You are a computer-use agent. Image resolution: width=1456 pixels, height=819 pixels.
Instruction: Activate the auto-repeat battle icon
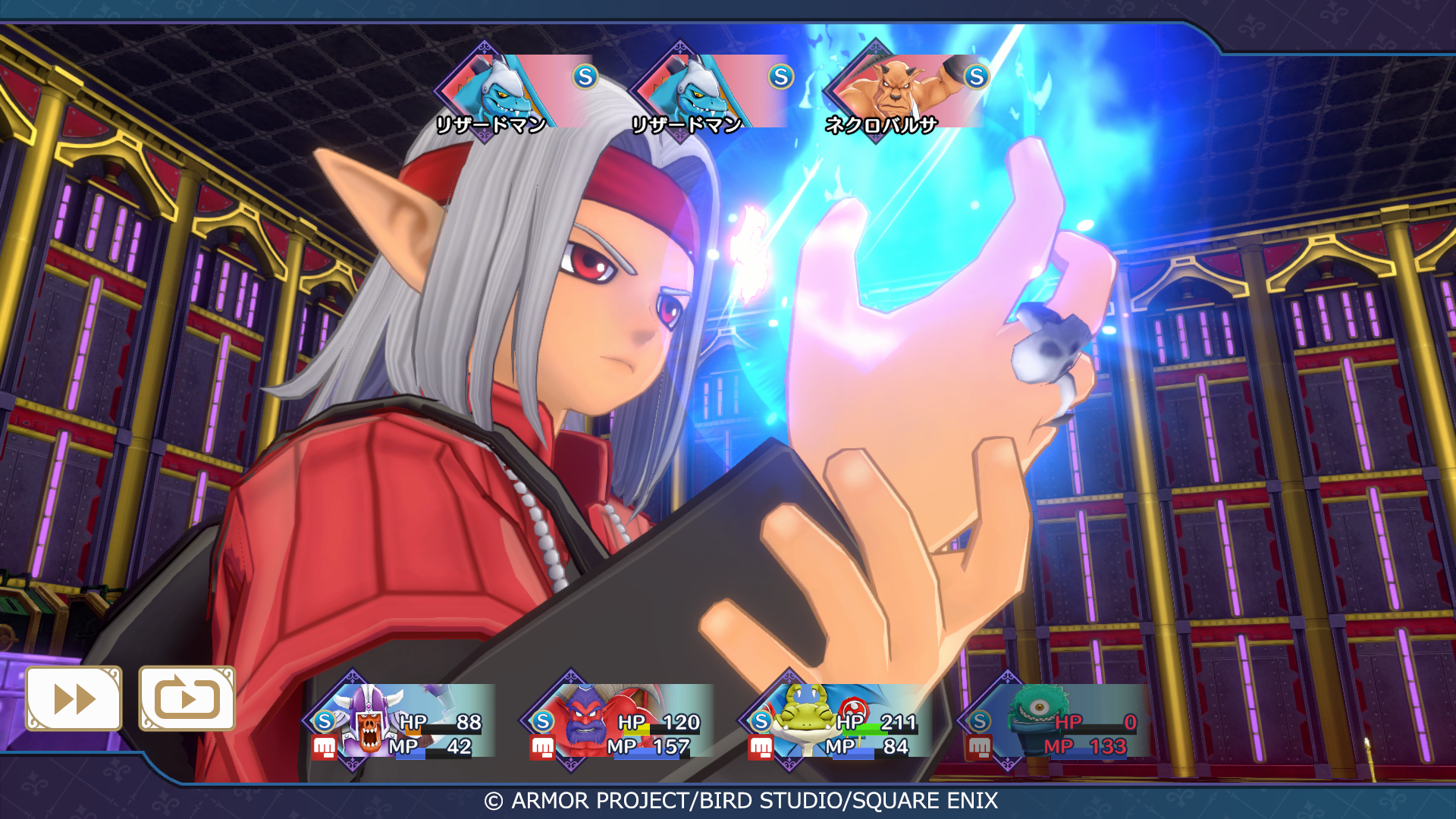tap(187, 699)
